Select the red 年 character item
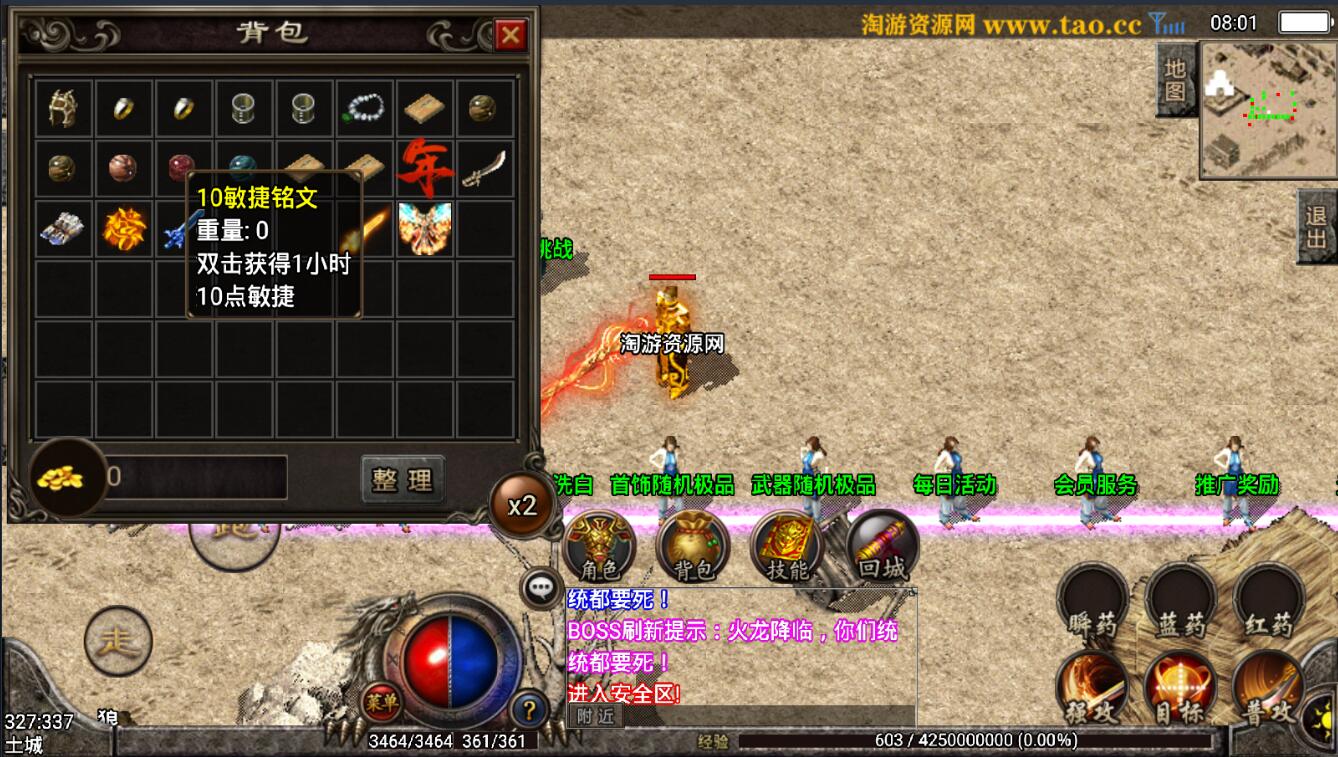The image size is (1338, 757). tap(424, 168)
